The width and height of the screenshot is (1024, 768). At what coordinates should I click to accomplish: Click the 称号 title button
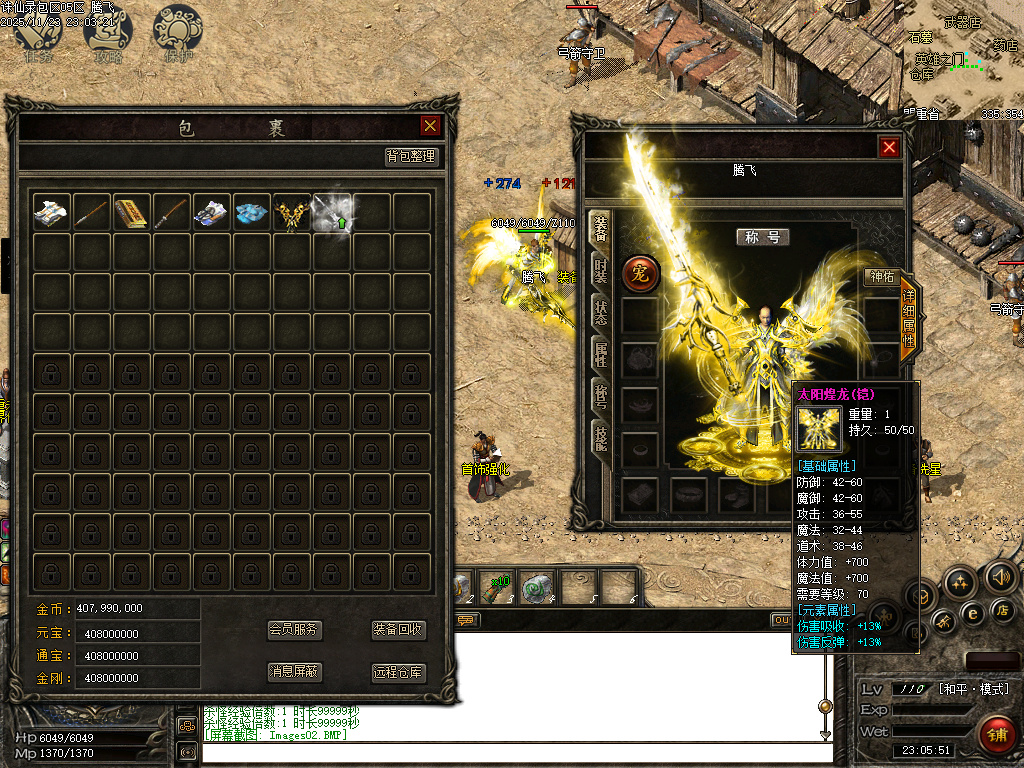763,237
